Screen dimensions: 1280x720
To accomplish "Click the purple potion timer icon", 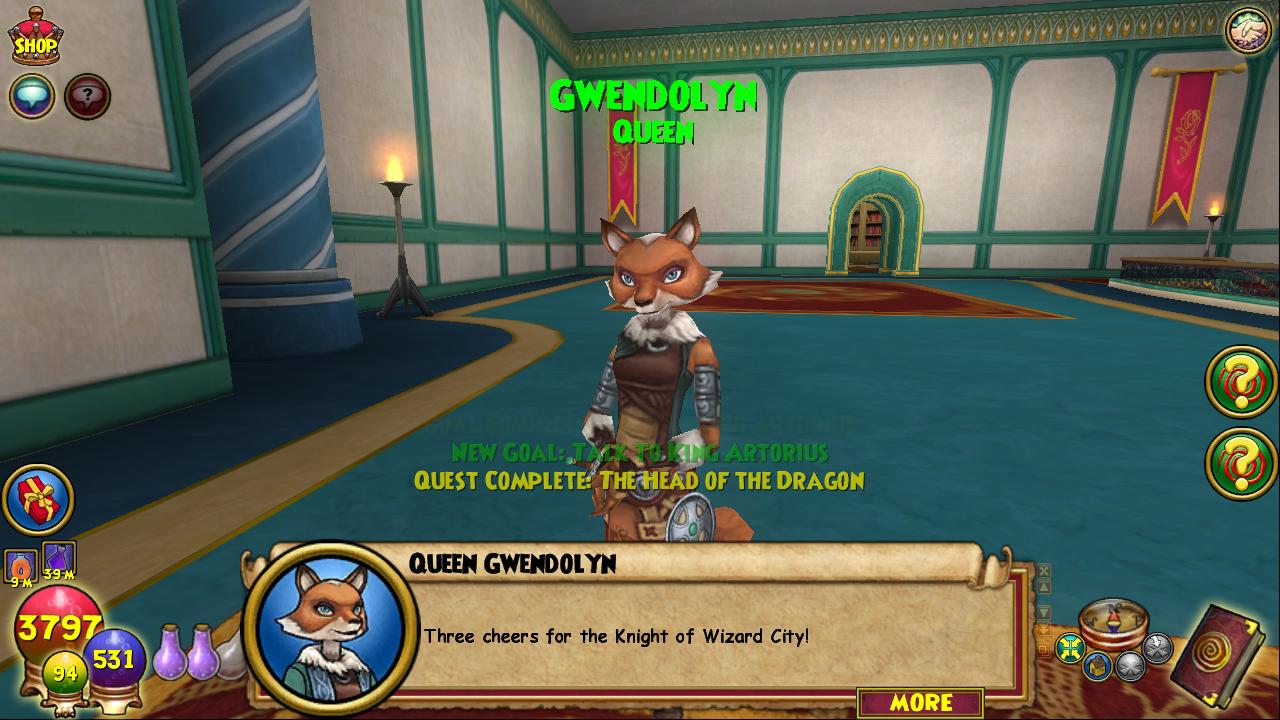I will [x=59, y=558].
